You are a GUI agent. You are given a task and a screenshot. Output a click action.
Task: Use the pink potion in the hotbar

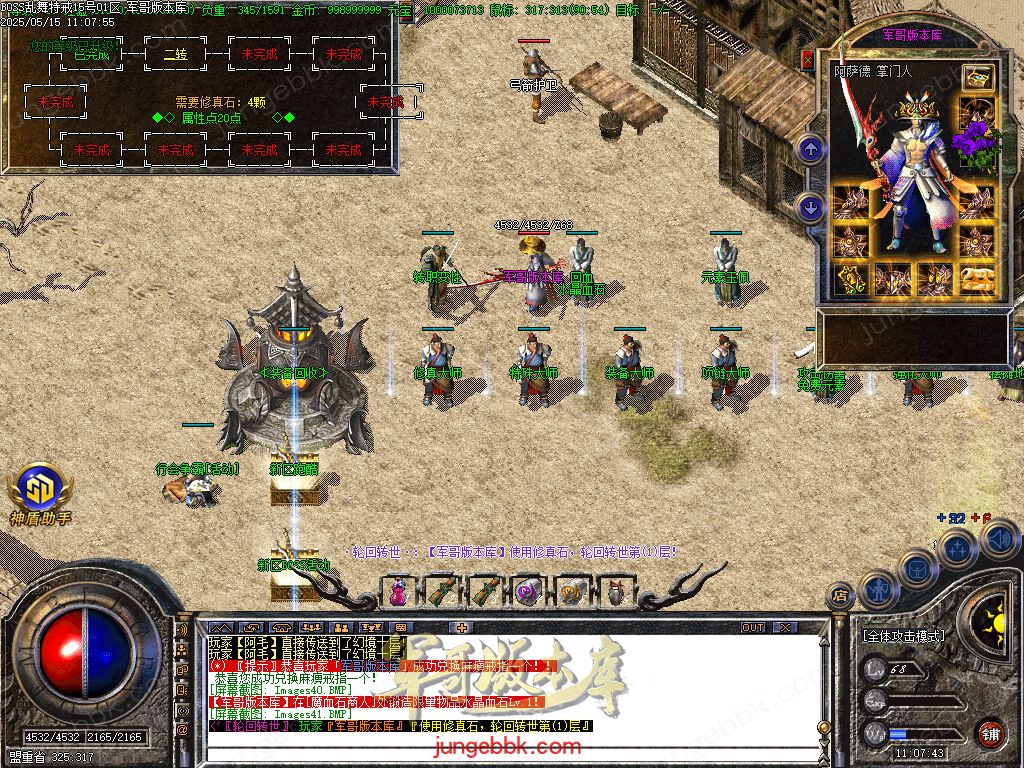coord(399,591)
